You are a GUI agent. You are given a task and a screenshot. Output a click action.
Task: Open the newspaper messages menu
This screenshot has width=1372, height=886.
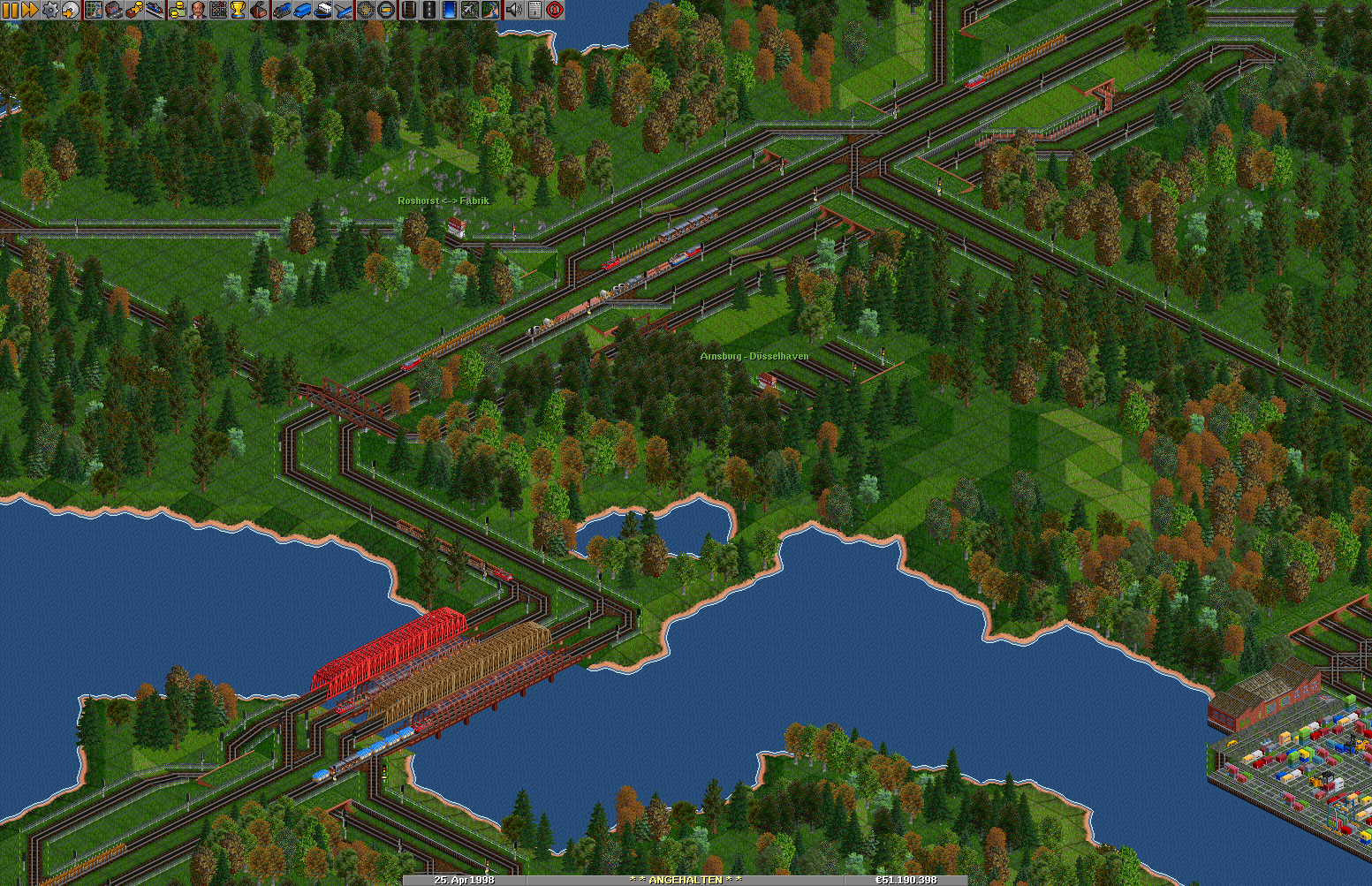click(x=534, y=10)
